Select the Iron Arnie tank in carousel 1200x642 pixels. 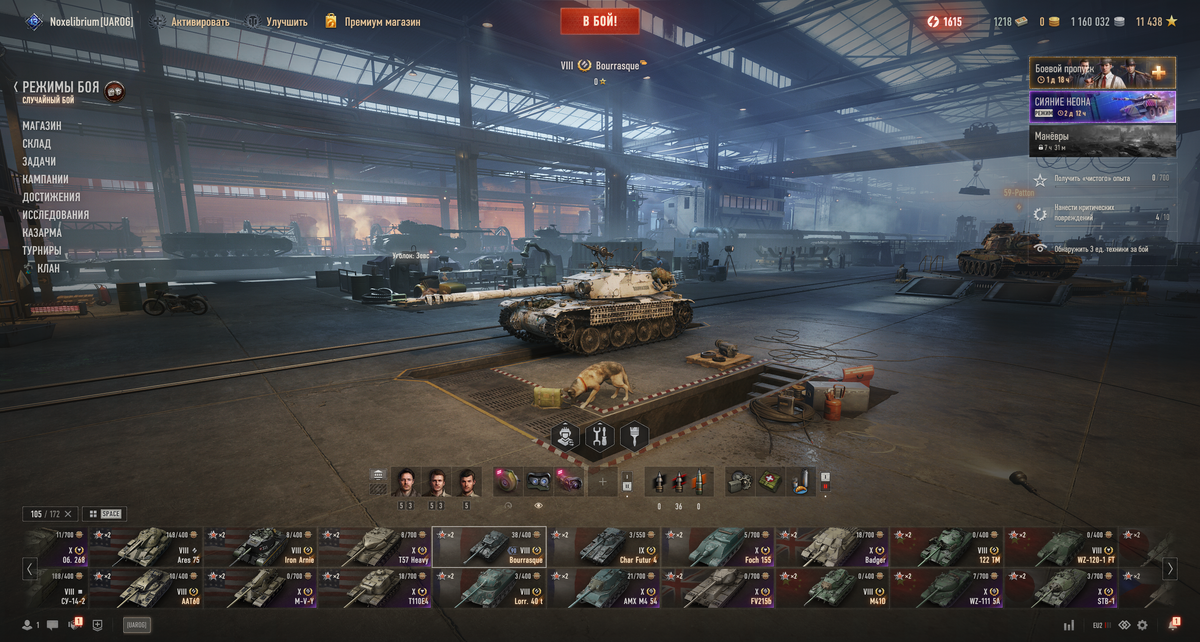tap(261, 547)
